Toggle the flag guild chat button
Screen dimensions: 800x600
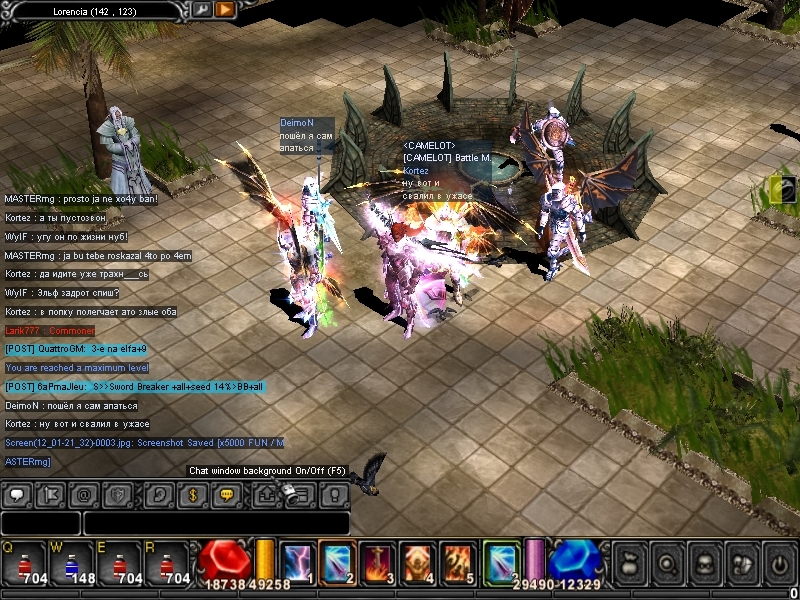point(51,494)
